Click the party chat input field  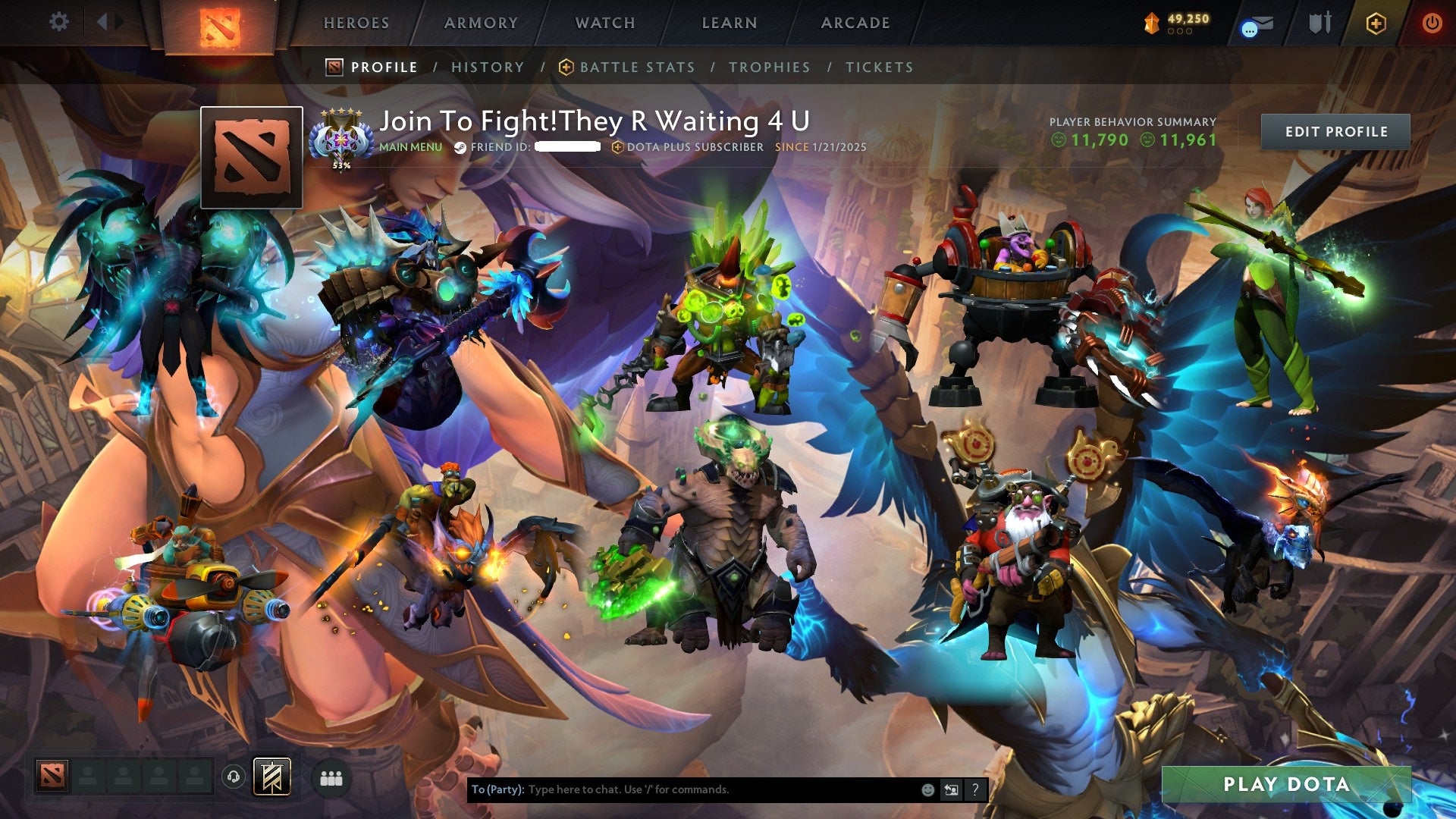point(682,789)
